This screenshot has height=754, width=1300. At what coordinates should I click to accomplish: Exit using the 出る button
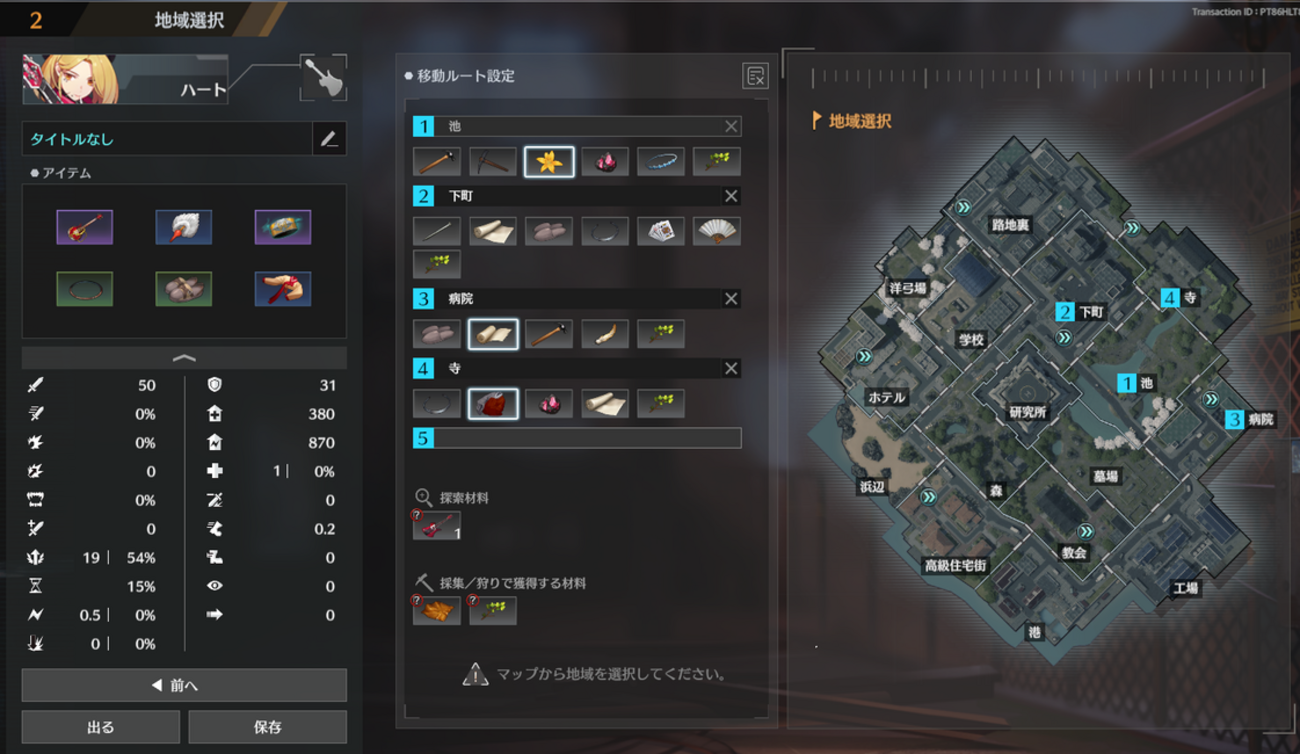[100, 727]
